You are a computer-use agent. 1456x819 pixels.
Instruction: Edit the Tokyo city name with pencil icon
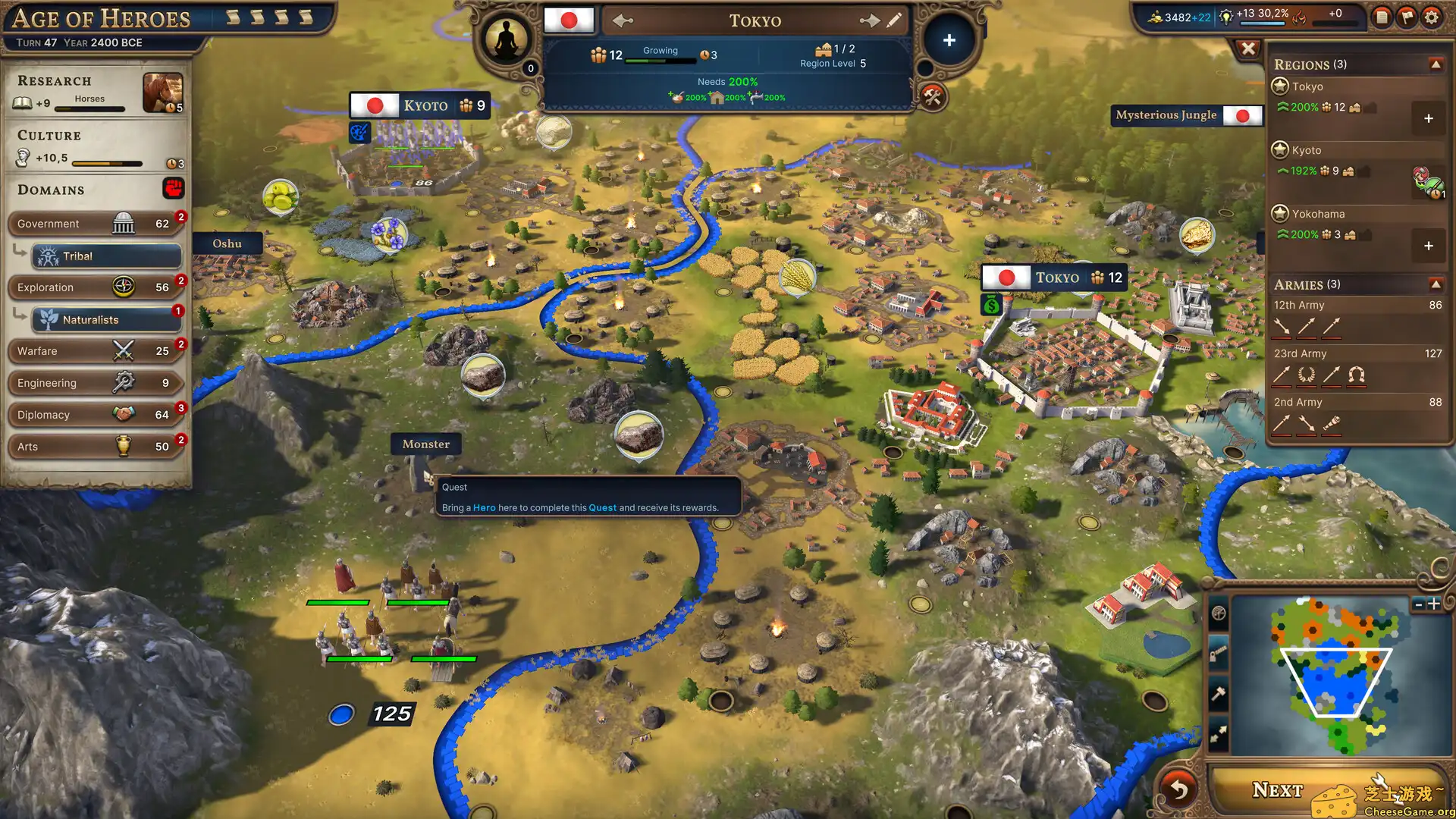click(x=896, y=20)
